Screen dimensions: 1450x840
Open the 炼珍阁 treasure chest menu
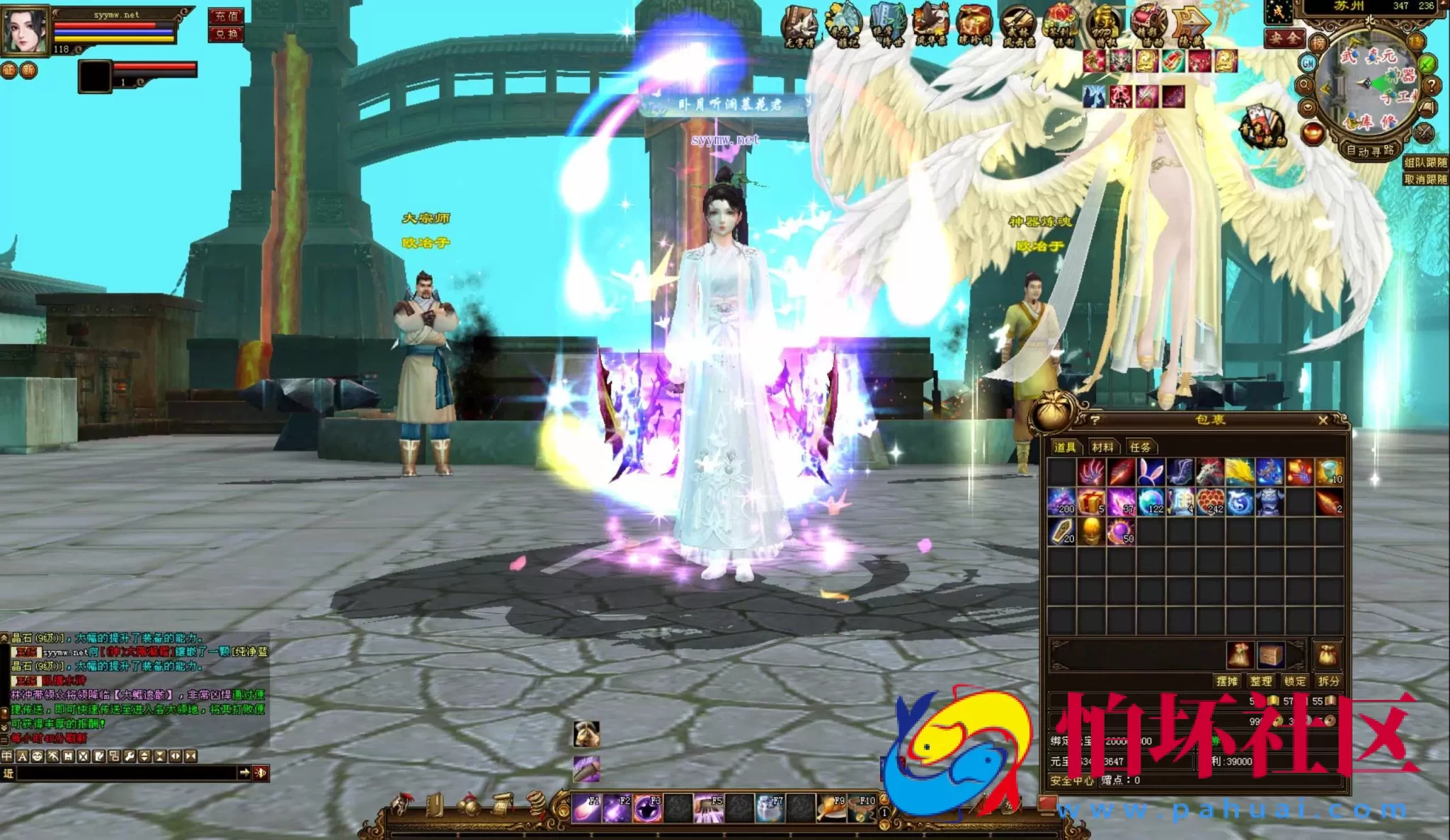[974, 25]
